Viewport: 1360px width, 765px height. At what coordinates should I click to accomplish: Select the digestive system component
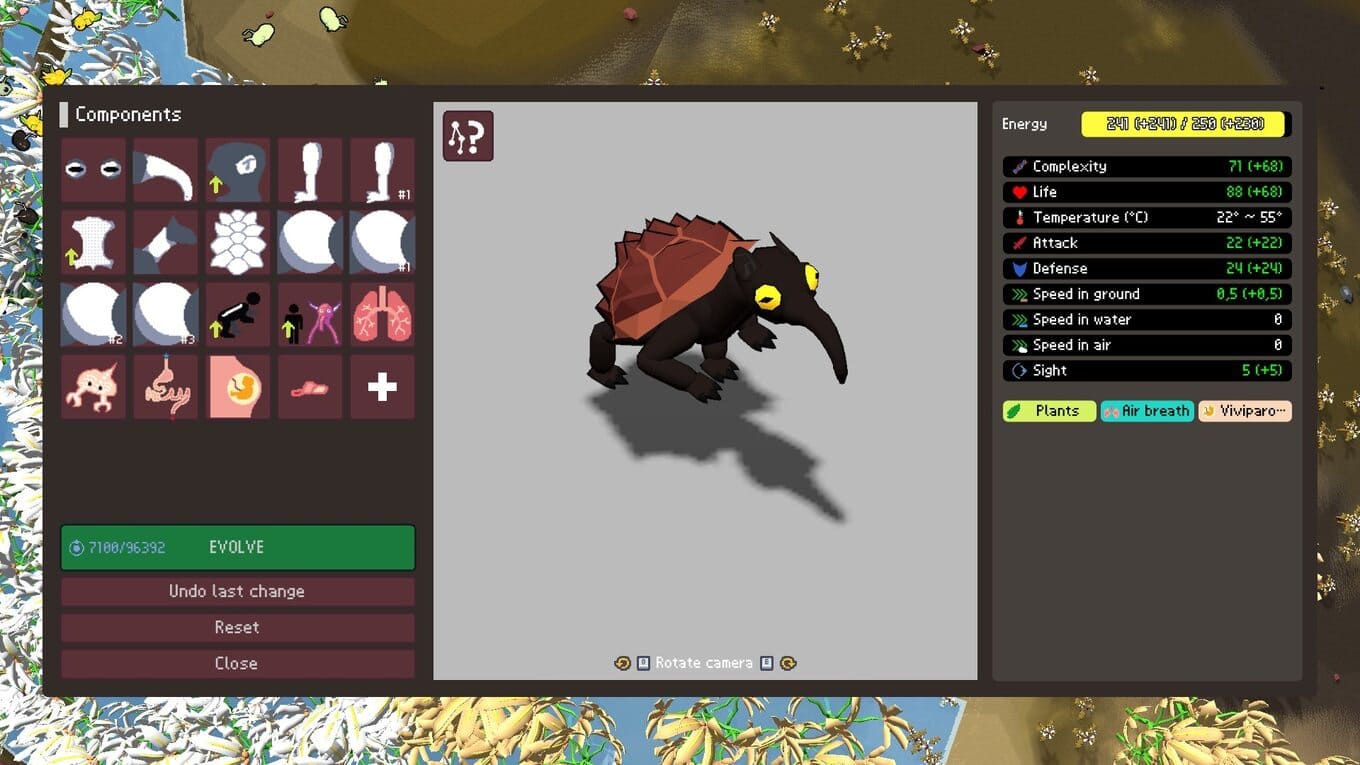(x=166, y=387)
